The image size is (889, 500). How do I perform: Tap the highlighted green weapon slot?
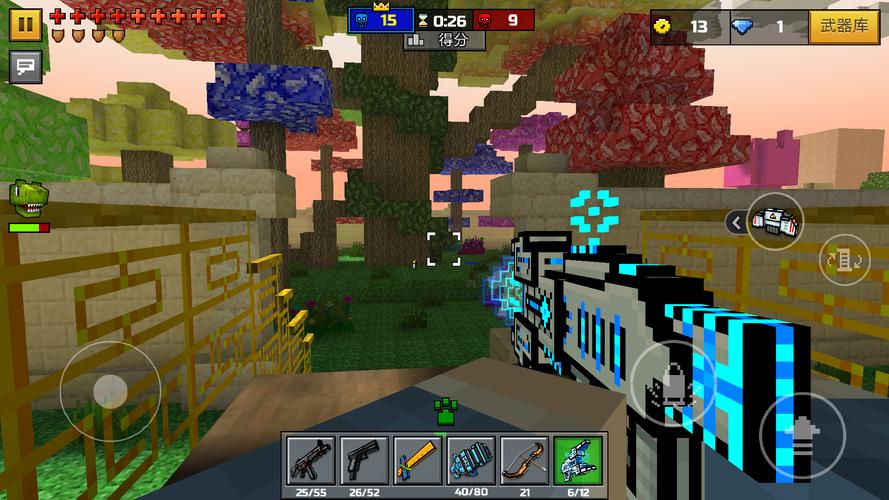coord(578,459)
